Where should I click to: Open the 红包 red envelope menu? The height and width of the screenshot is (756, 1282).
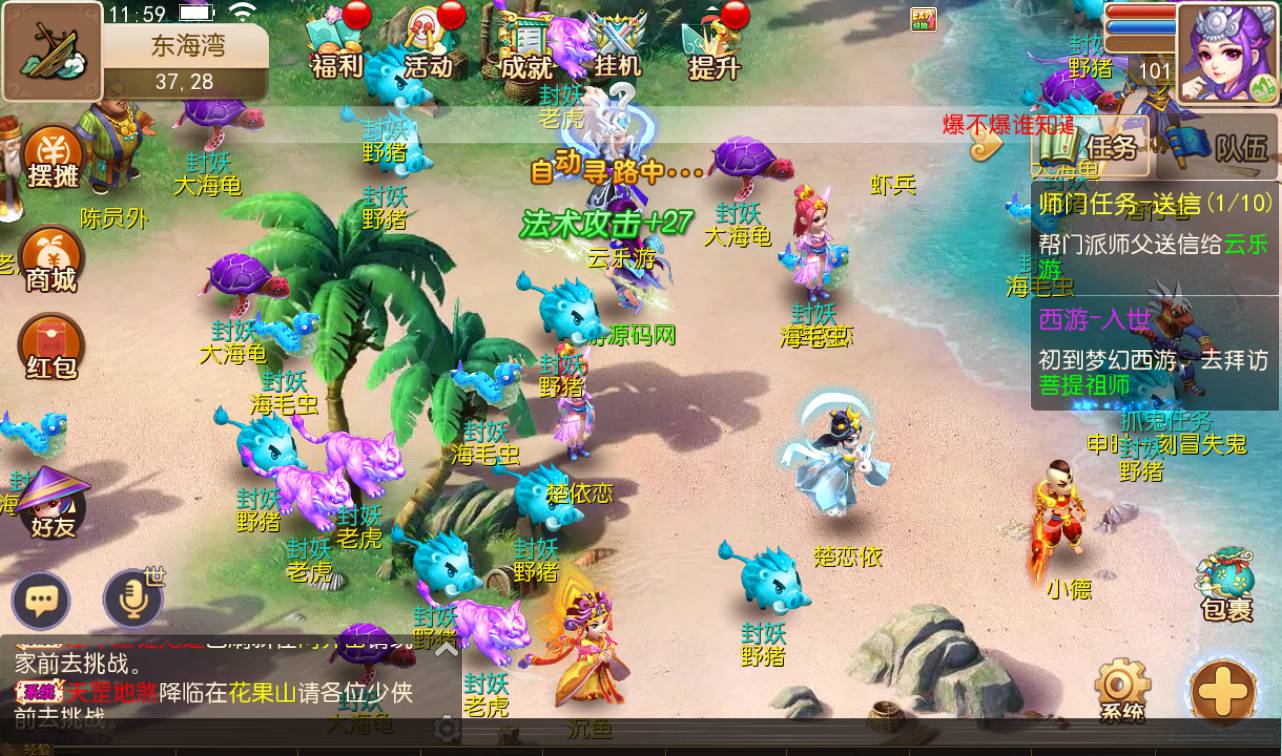click(52, 348)
